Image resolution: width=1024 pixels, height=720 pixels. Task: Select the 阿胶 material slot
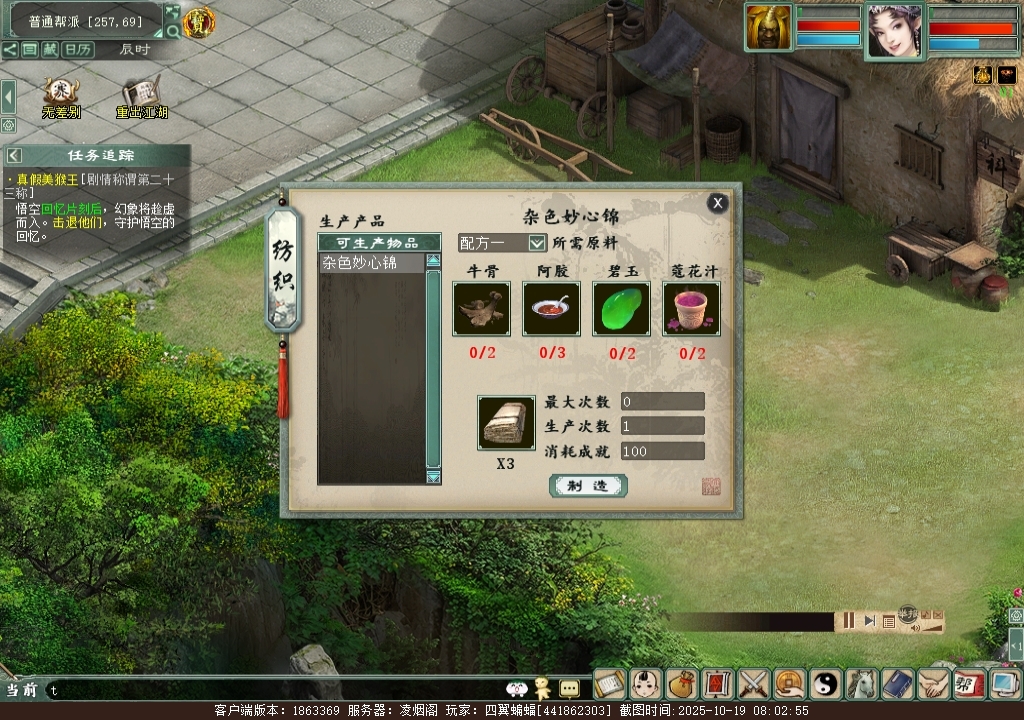551,308
